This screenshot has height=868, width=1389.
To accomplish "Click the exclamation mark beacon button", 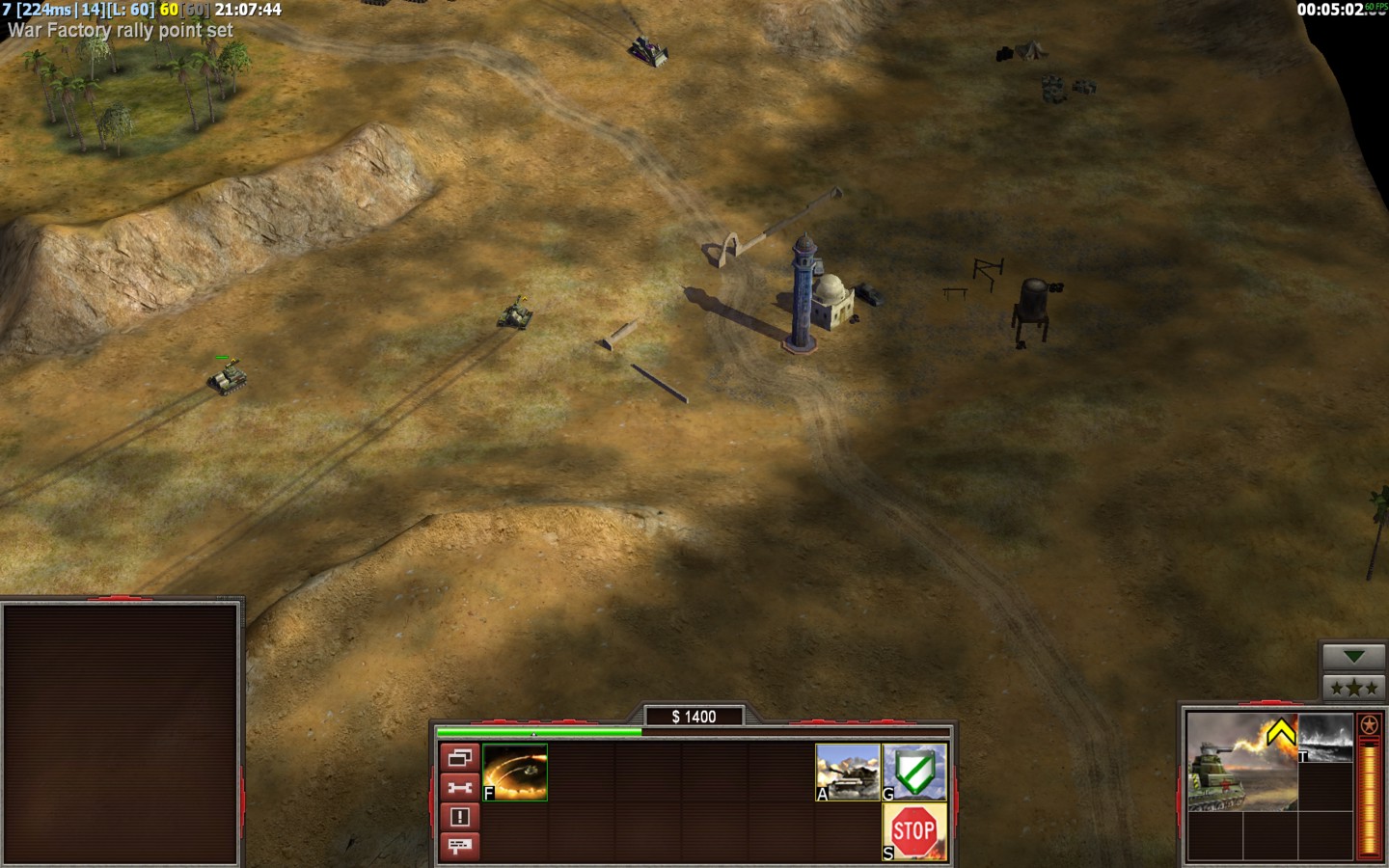I will point(459,817).
